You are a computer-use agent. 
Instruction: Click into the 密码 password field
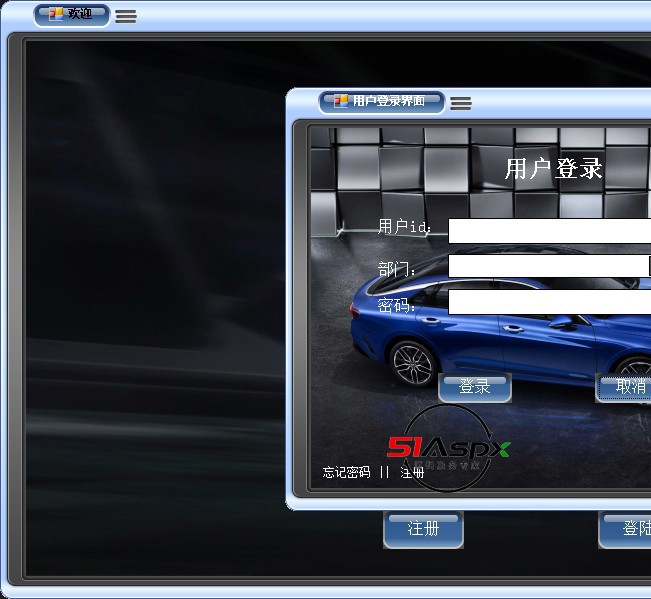549,302
